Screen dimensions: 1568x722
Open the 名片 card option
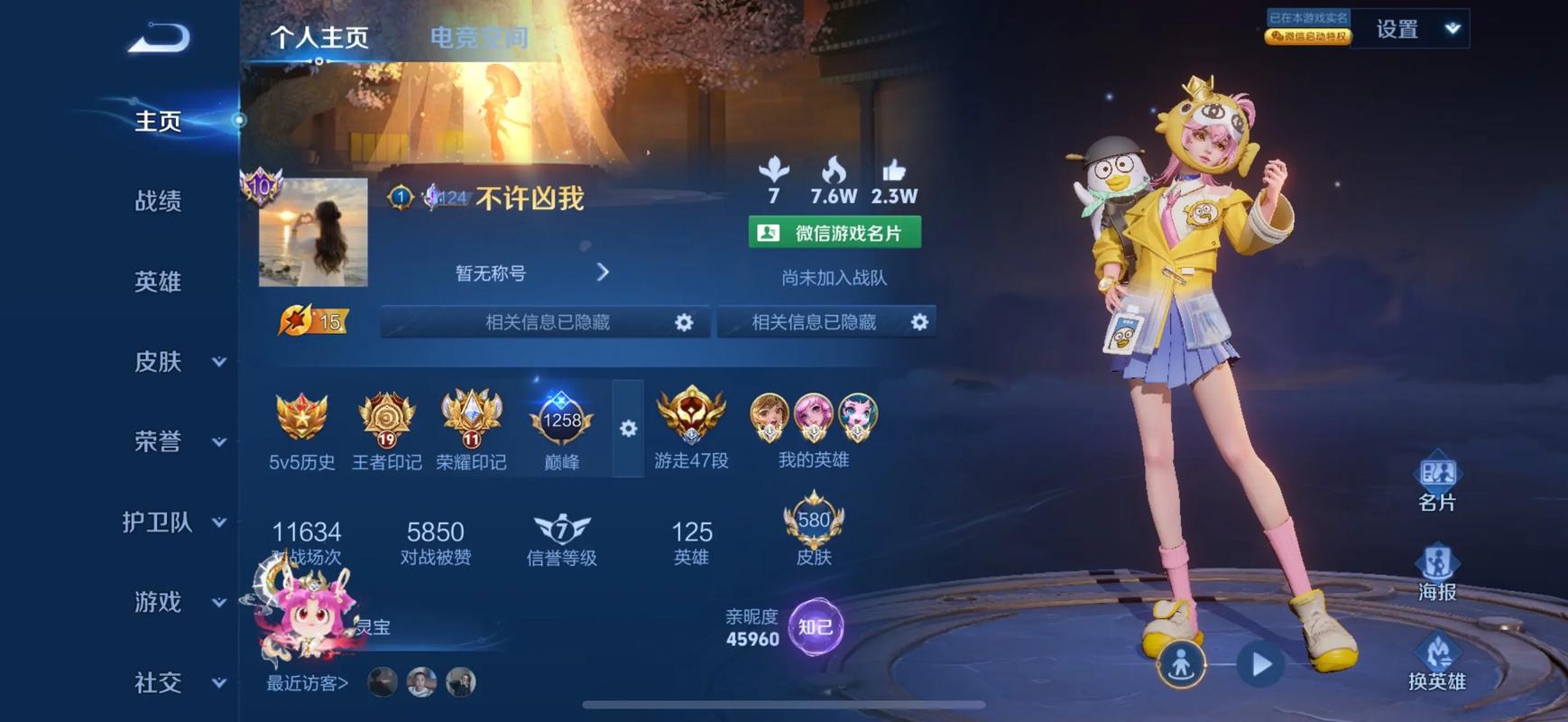pyautogui.click(x=1436, y=483)
